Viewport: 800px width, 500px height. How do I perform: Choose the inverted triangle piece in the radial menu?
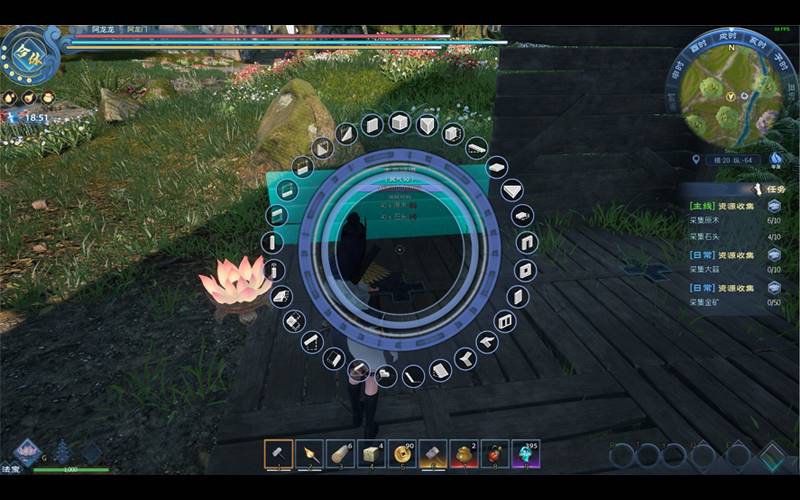(x=513, y=190)
